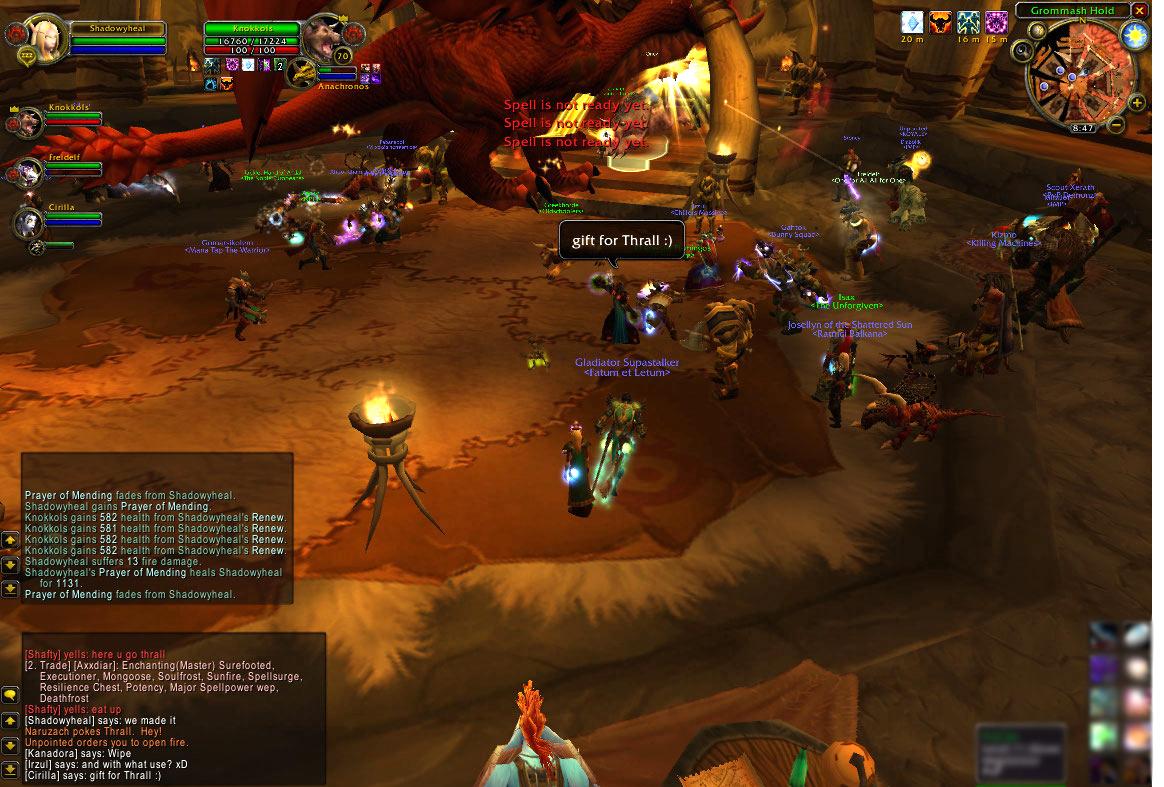Screen dimensions: 1164x787
Task: Click the sun day-night indicator
Action: (1134, 36)
